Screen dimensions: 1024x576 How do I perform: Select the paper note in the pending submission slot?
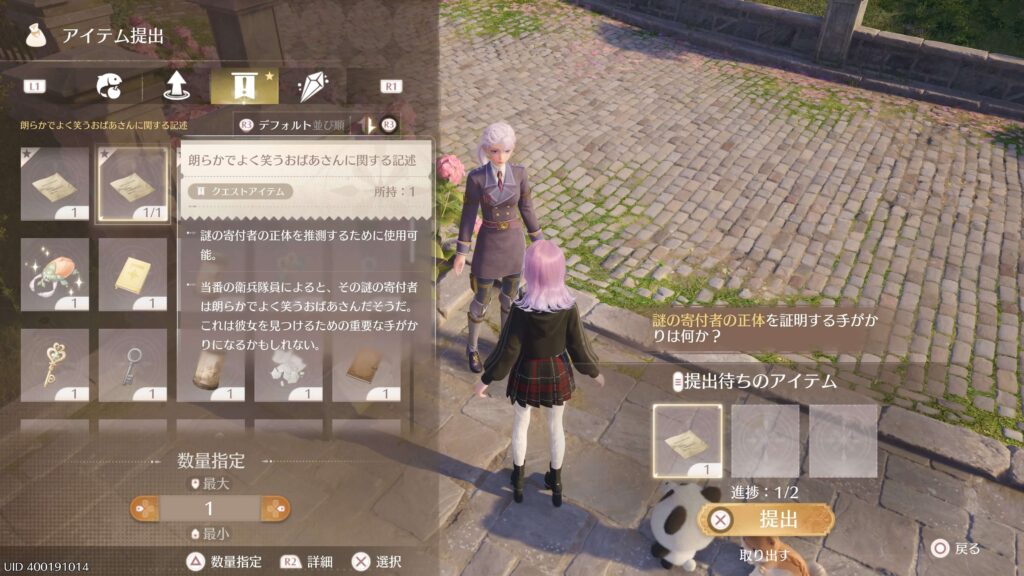687,439
